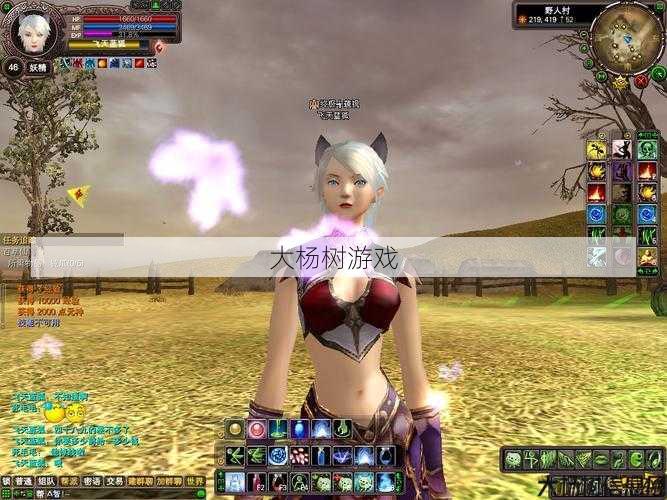Viewport: 667px width, 500px height.
Task: Activate the yellow bird skill icon
Action: click(x=597, y=150)
